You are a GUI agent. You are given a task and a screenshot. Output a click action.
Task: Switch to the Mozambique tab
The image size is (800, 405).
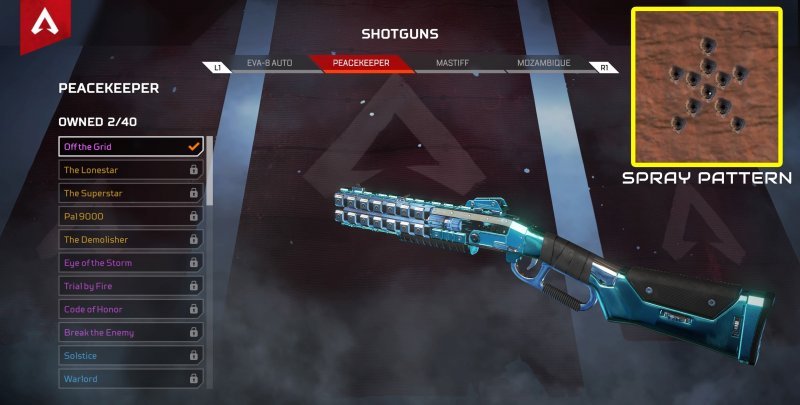(x=543, y=64)
